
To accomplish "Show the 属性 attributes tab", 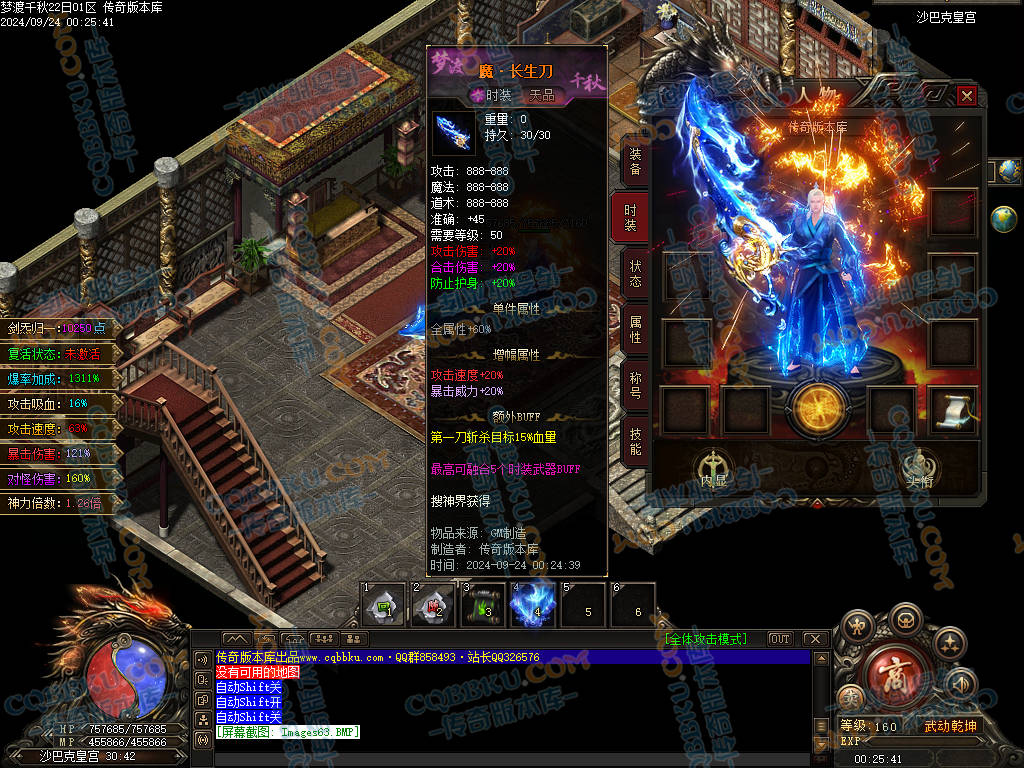I will [634, 329].
